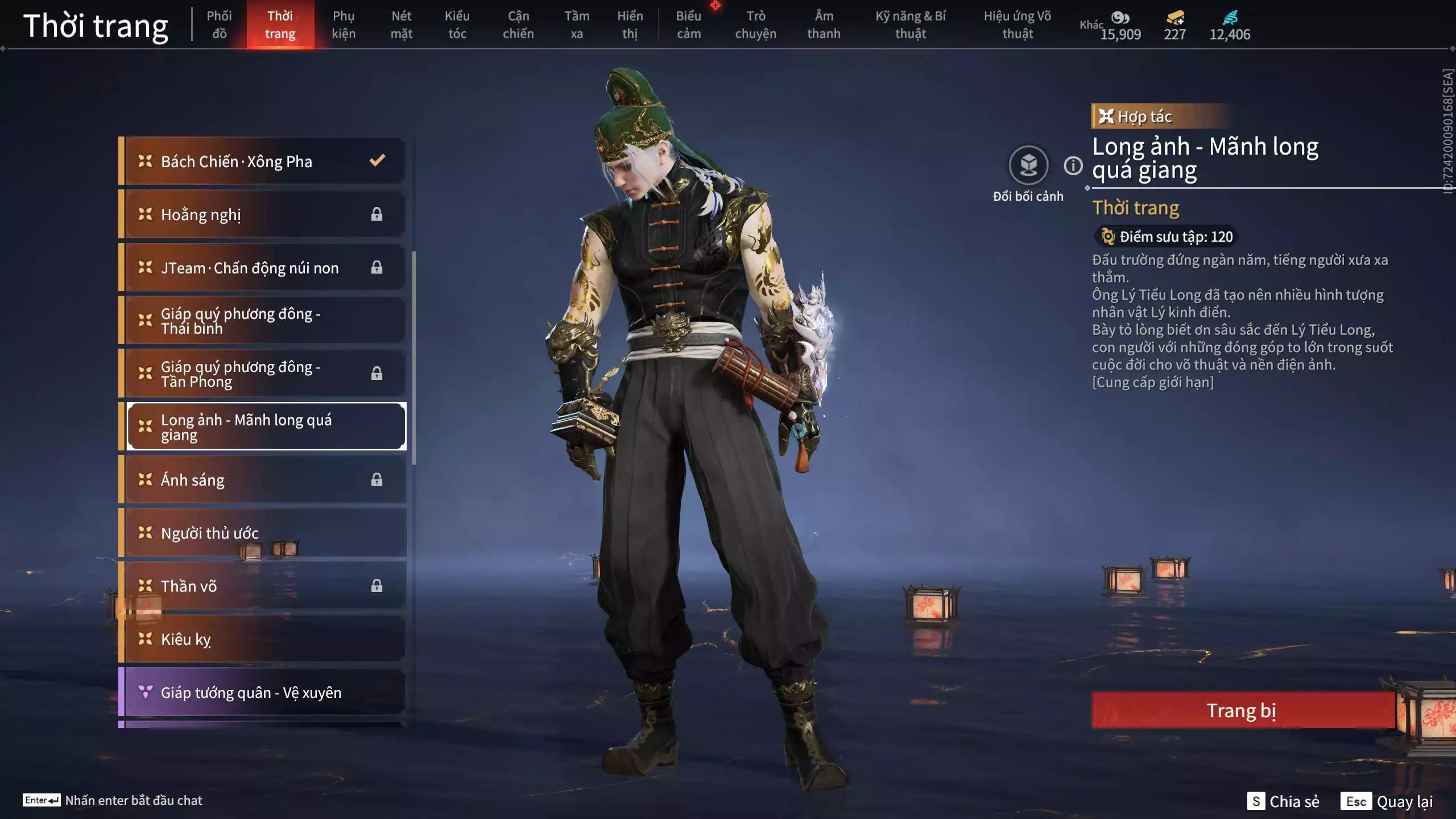1456x819 pixels.
Task: Equip outfit with the Trang bị button
Action: click(1243, 710)
